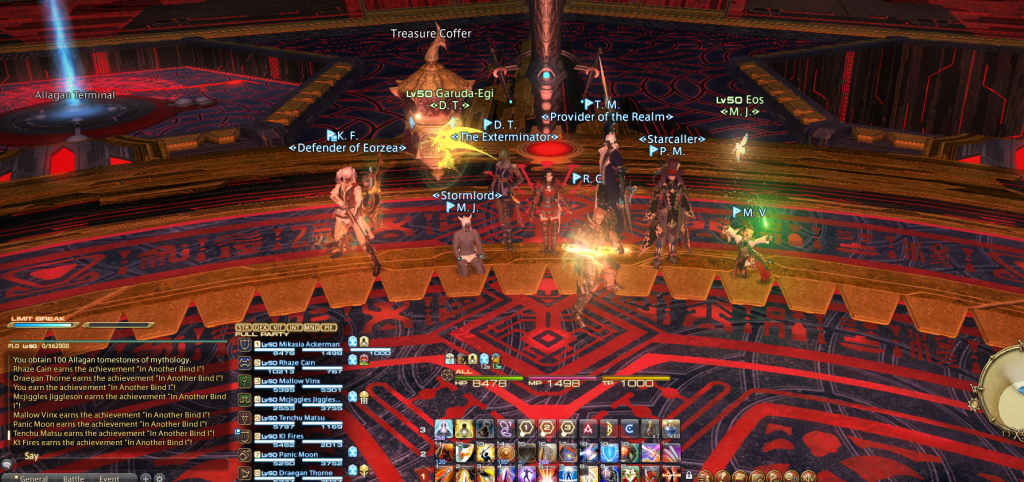1024x482 pixels.
Task: Switch to the General chat tab
Action: (x=33, y=478)
